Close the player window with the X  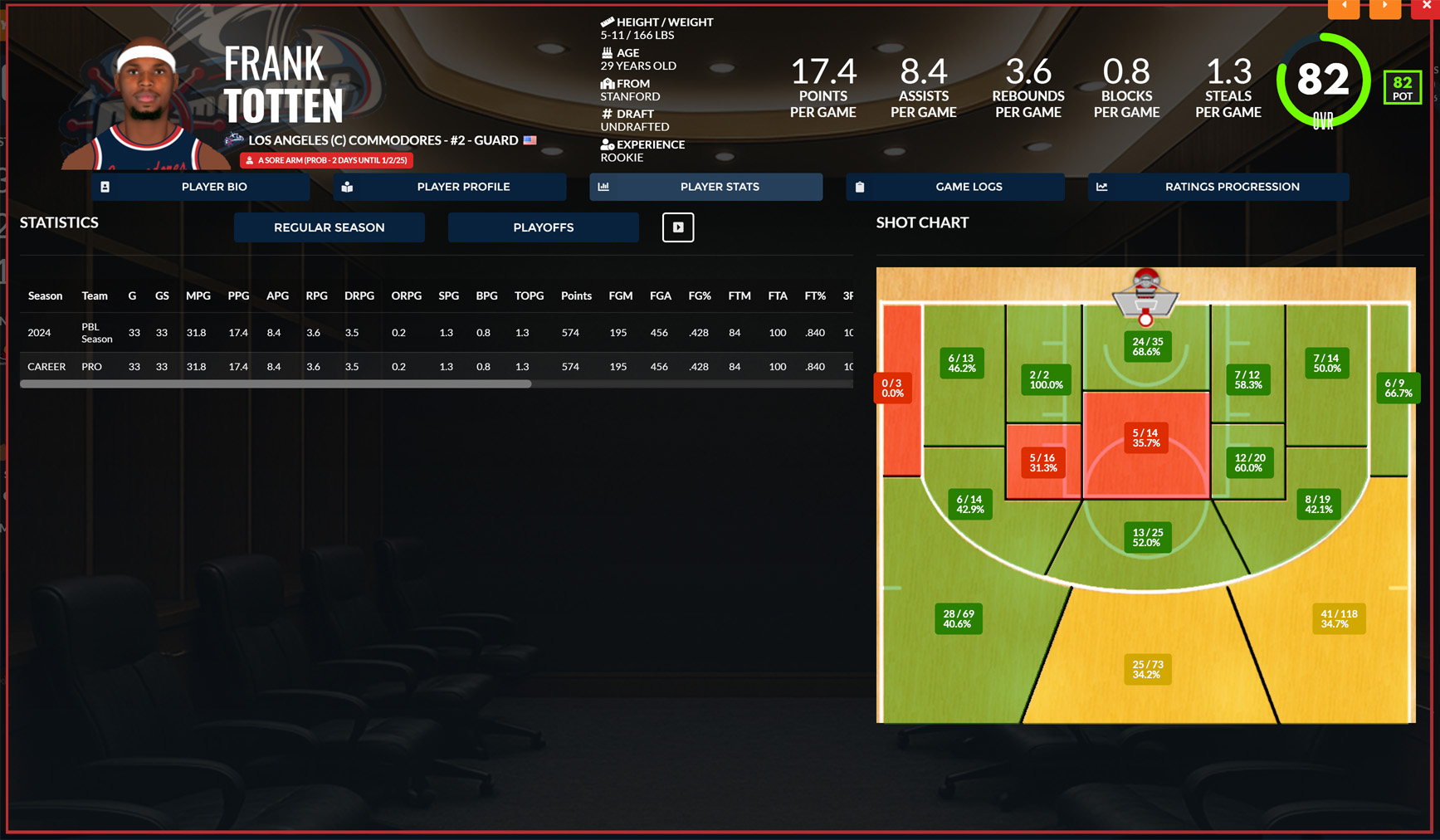1427,7
